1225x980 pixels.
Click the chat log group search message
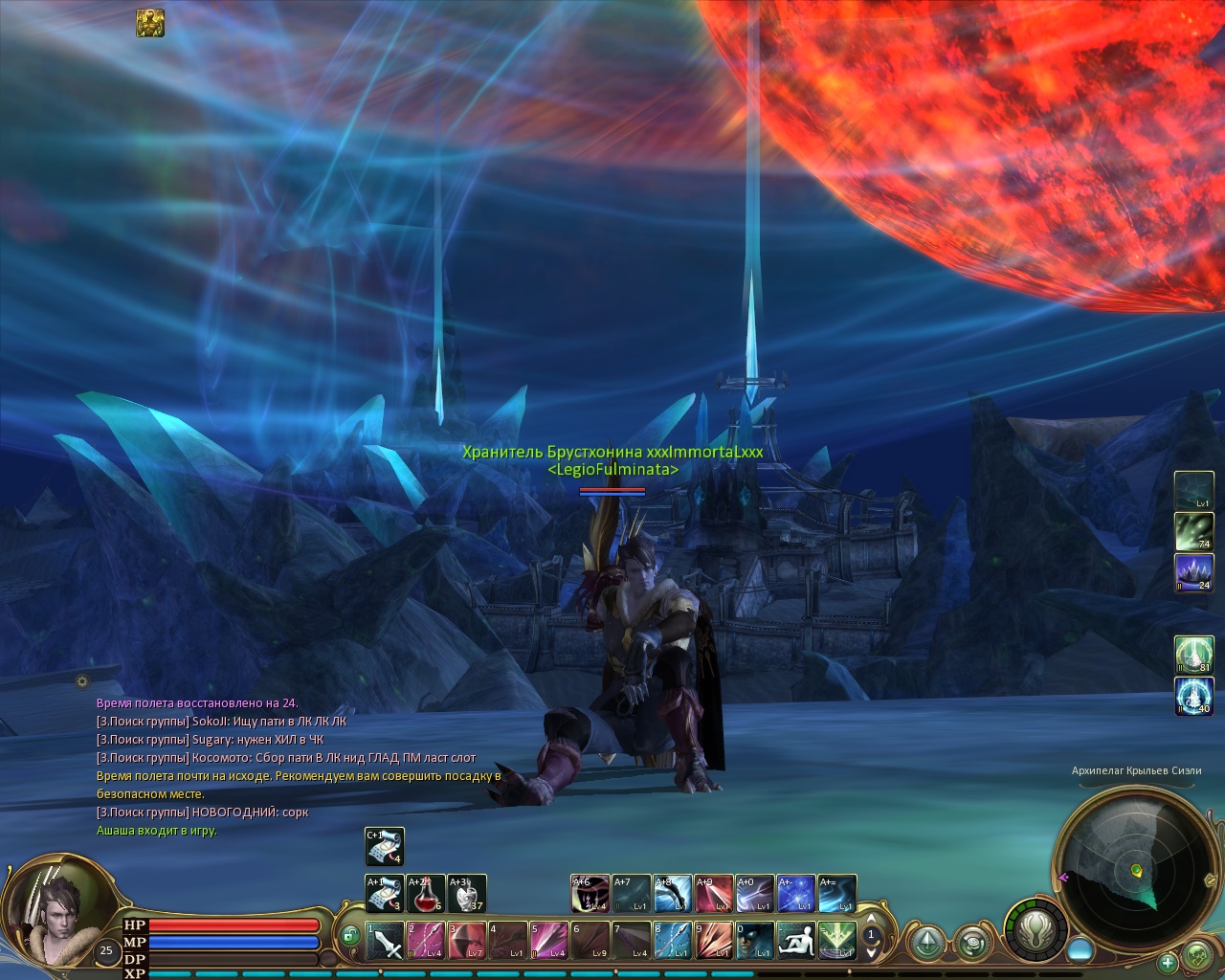click(220, 721)
